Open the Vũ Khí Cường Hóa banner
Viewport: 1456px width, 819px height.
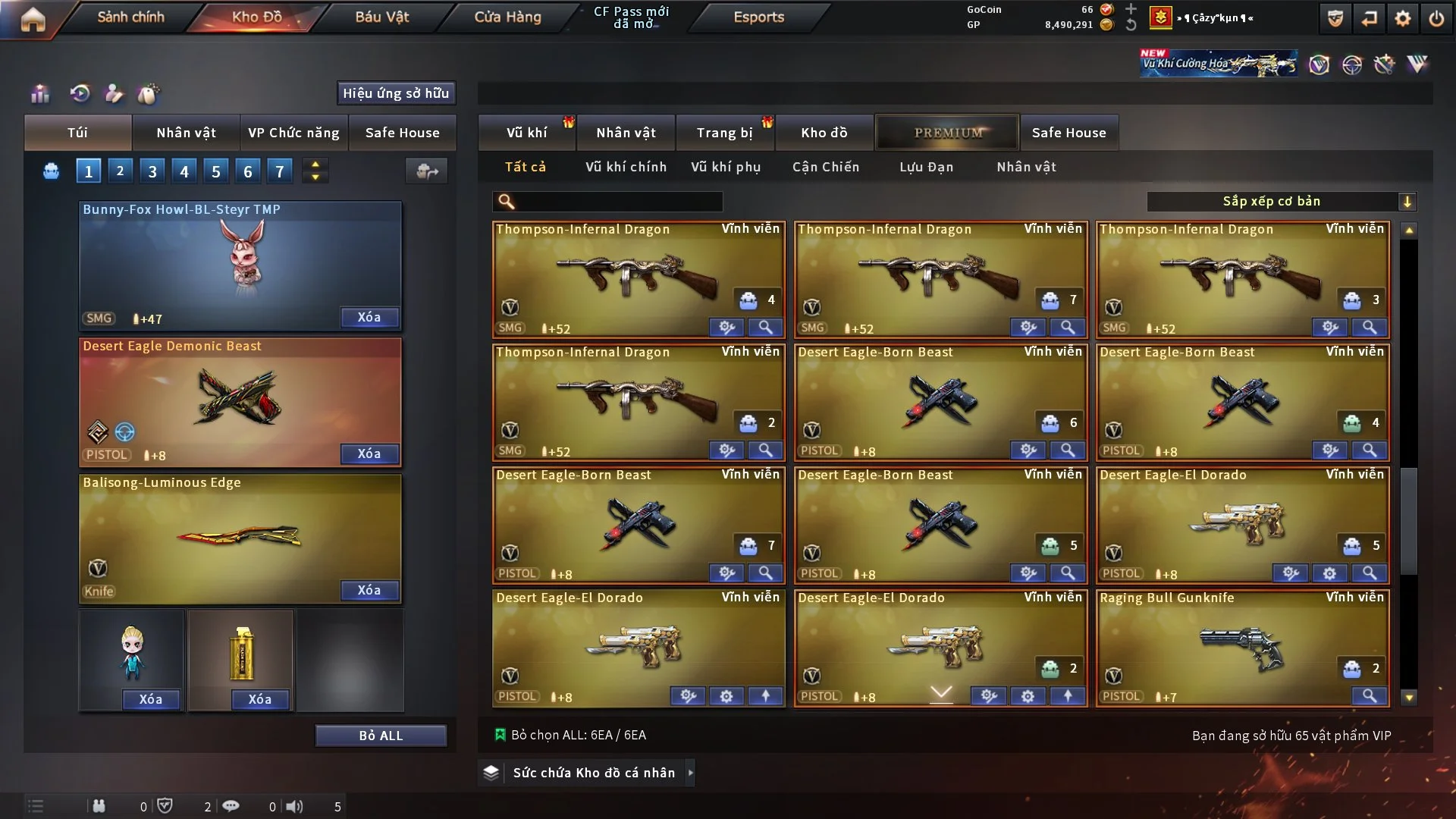pos(1218,64)
